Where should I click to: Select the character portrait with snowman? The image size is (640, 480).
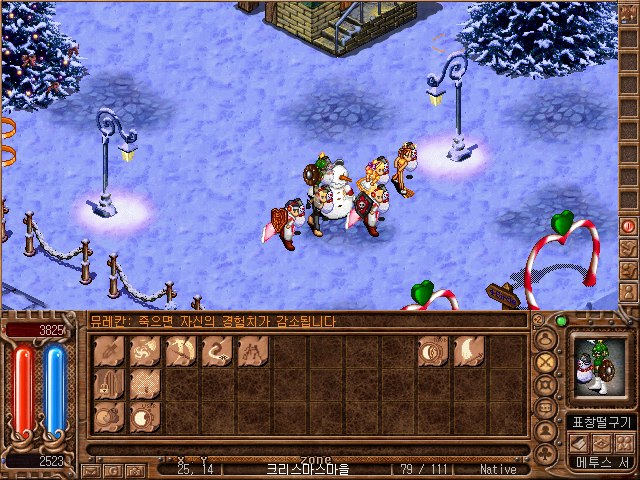[x=598, y=371]
